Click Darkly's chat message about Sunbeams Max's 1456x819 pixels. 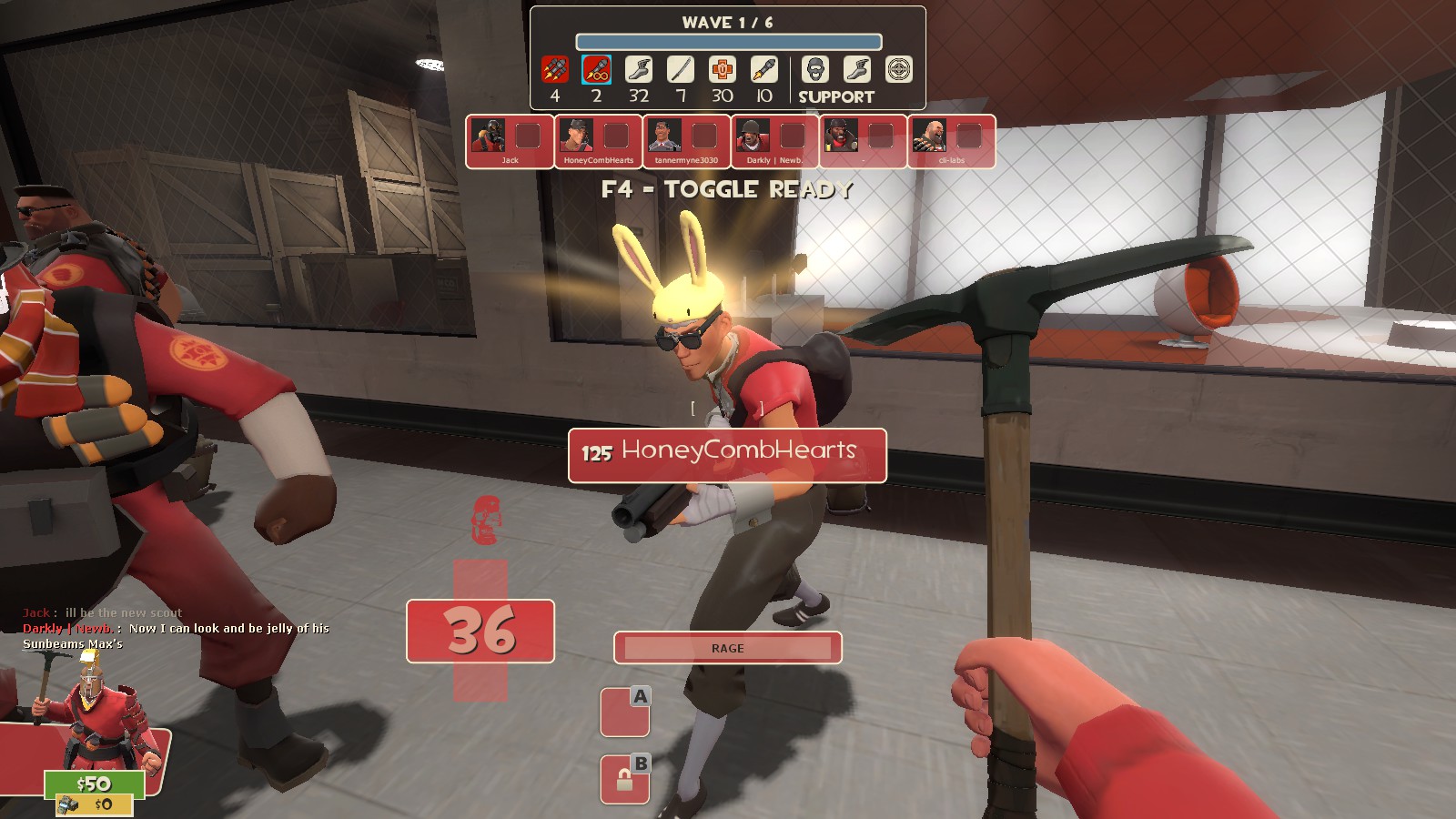click(176, 635)
